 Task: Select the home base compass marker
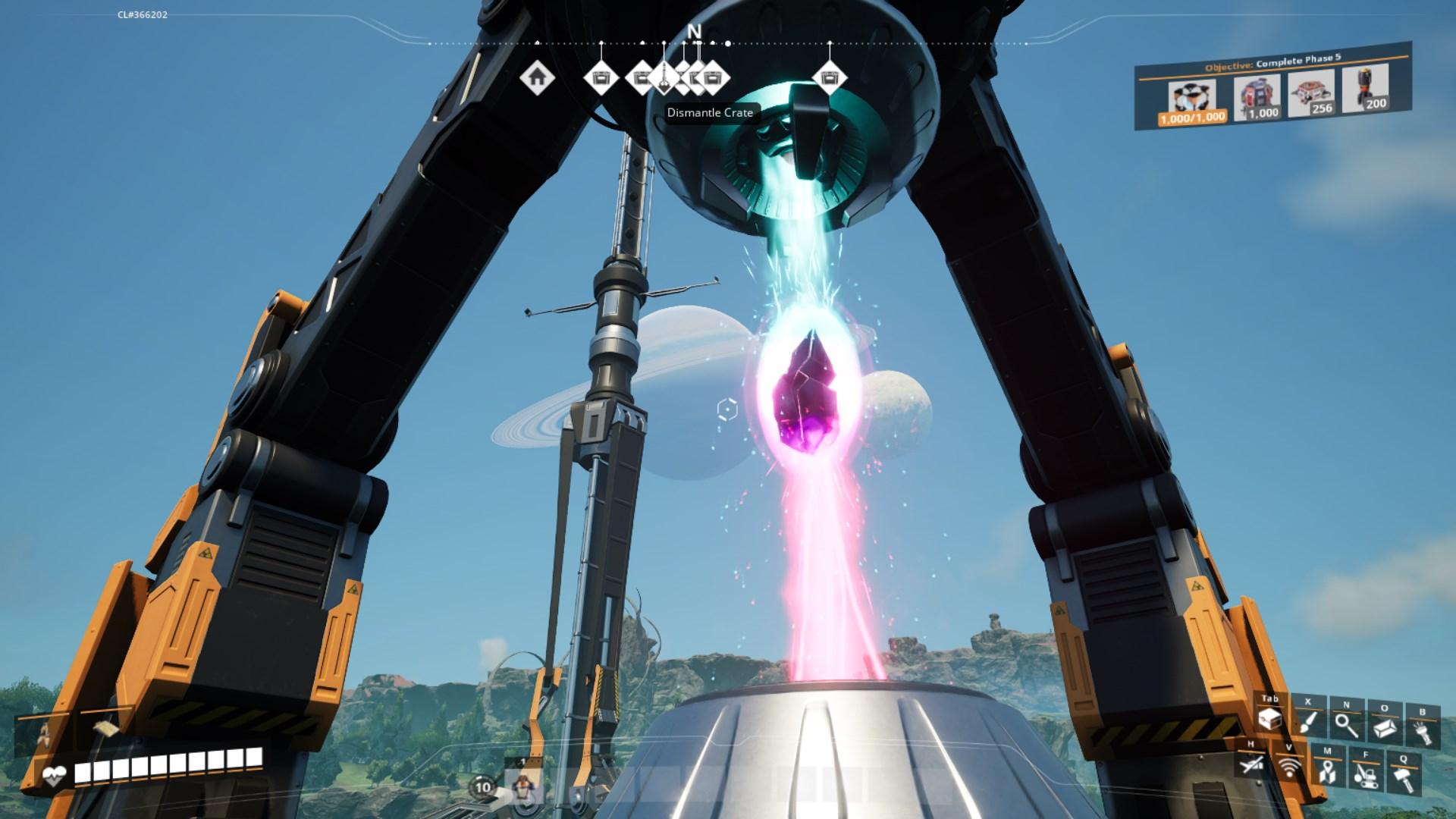(x=537, y=77)
